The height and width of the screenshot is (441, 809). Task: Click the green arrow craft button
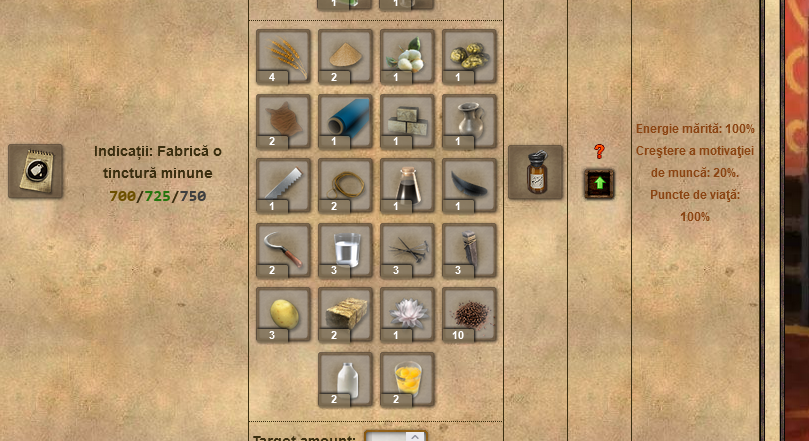click(599, 184)
